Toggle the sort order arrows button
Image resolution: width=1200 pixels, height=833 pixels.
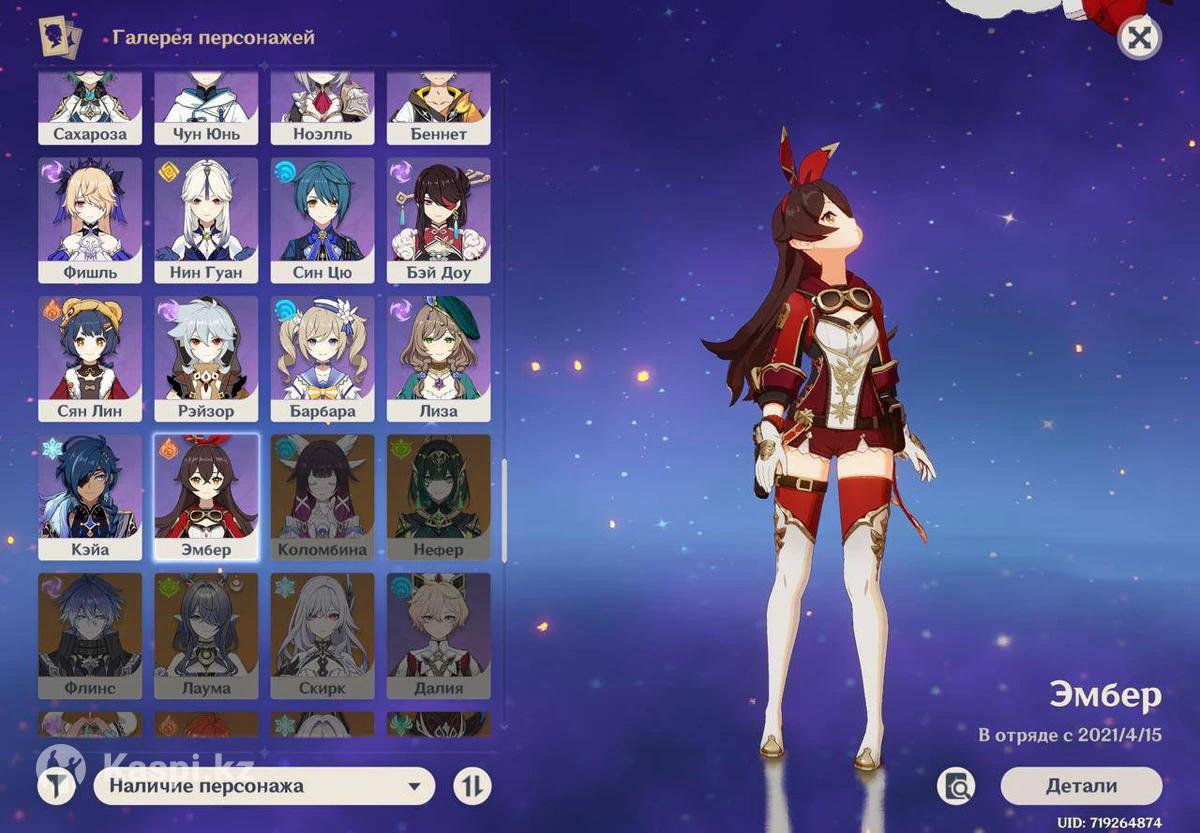pos(472,786)
